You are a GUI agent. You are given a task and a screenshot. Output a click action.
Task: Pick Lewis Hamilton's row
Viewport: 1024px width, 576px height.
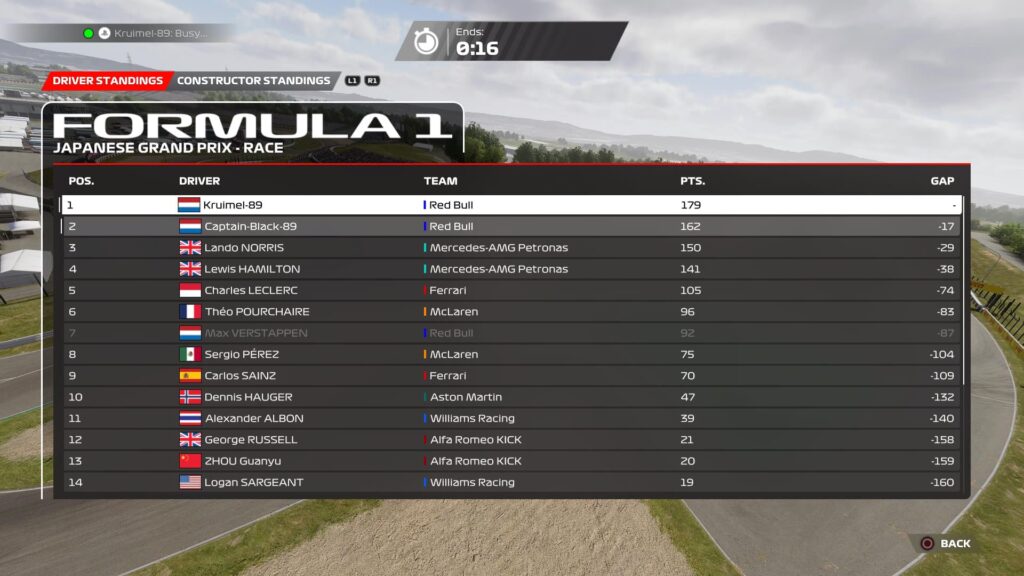pyautogui.click(x=510, y=269)
